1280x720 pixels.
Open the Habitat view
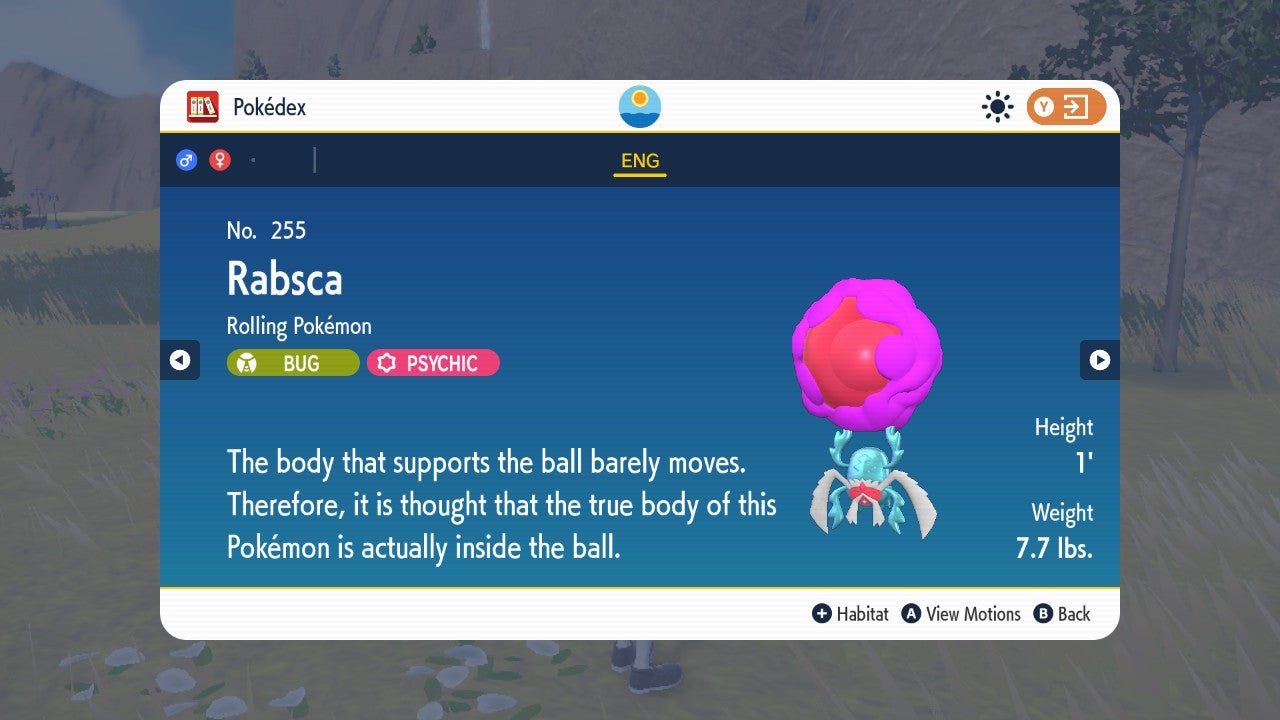point(862,614)
